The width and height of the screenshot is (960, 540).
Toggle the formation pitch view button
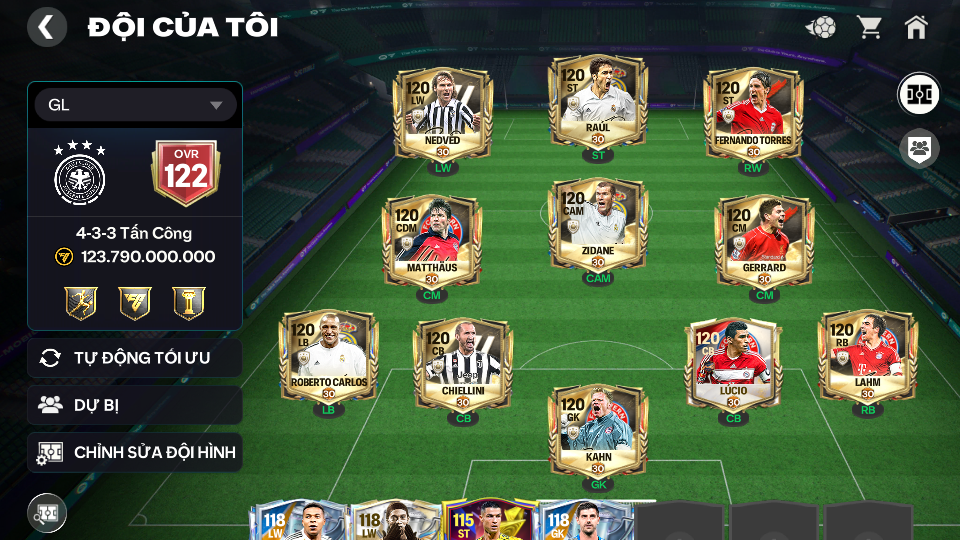917,94
